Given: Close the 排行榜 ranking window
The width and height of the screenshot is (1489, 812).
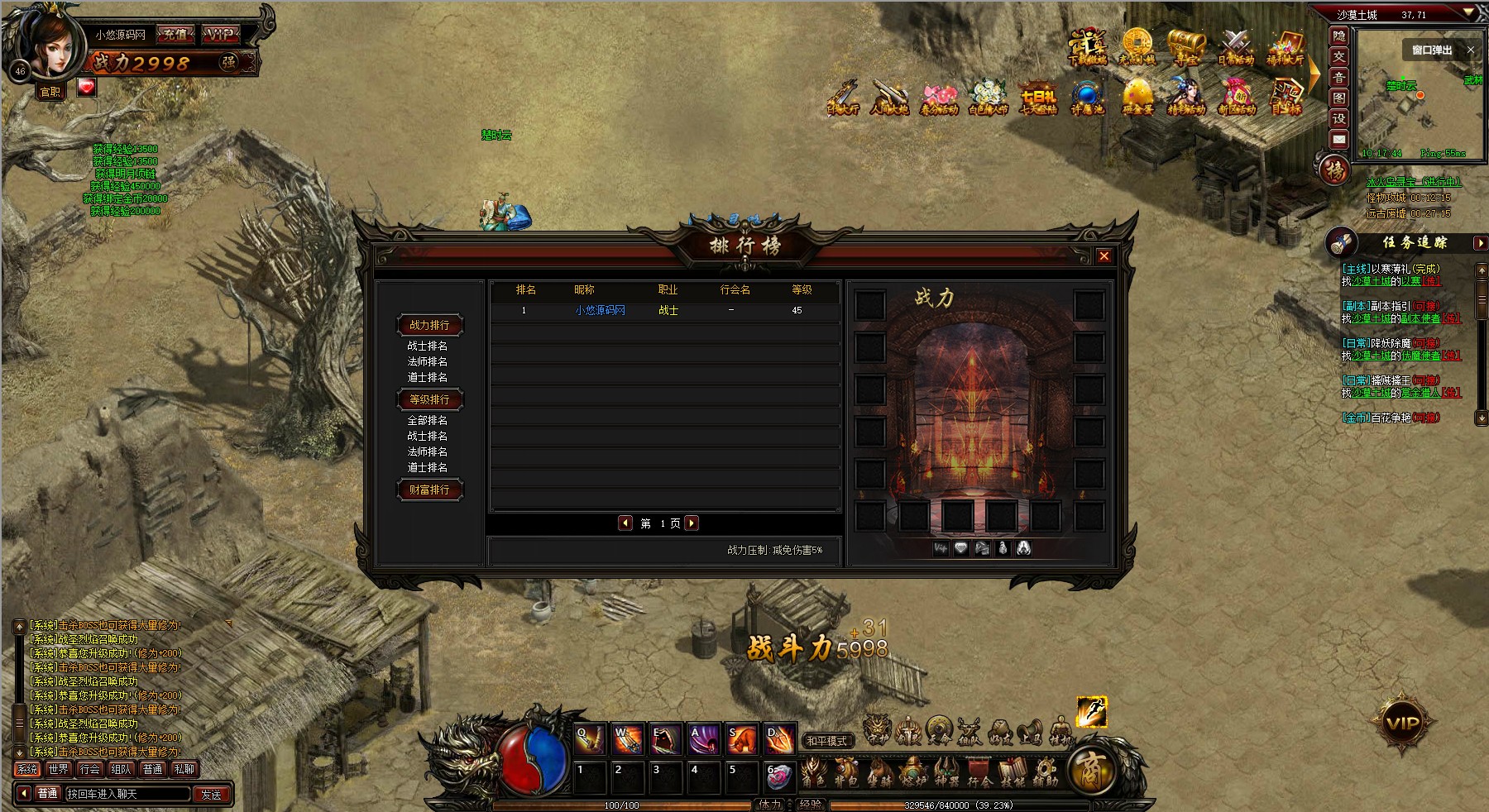Looking at the screenshot, I should (1104, 256).
